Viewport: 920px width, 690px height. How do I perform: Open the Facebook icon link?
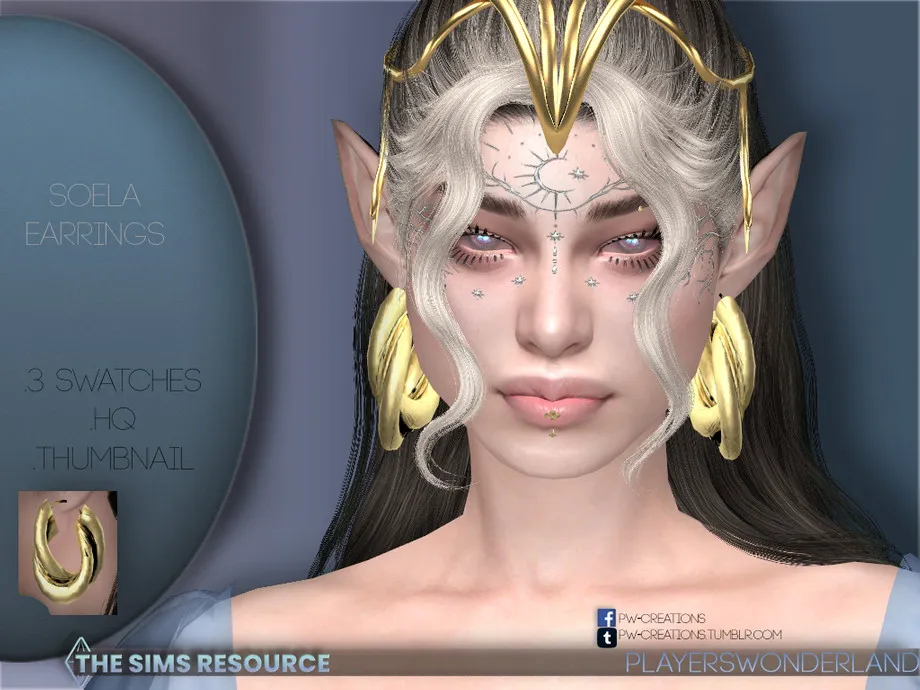[x=606, y=618]
